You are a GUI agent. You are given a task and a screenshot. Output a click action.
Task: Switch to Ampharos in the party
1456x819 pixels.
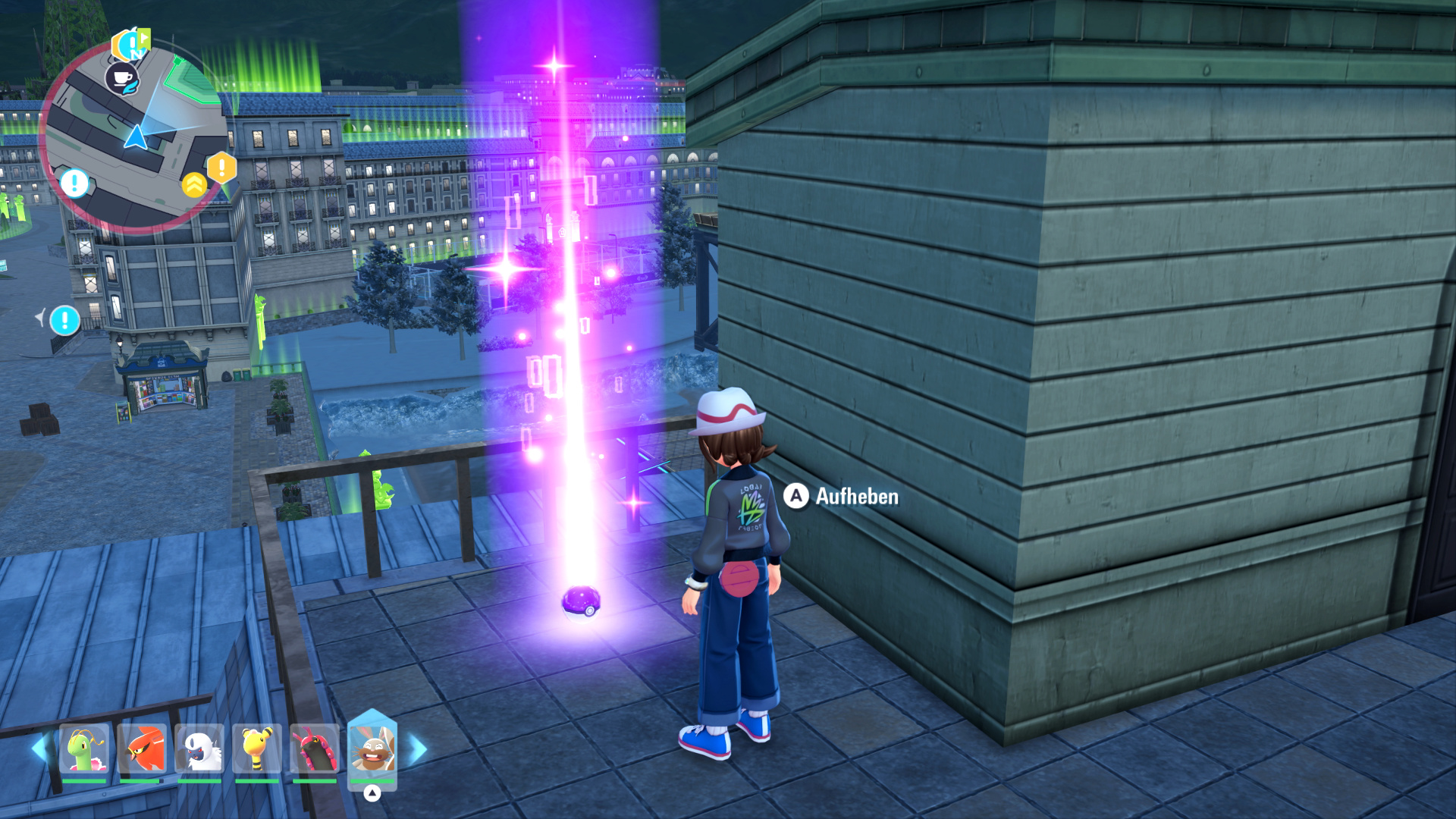coord(257,749)
